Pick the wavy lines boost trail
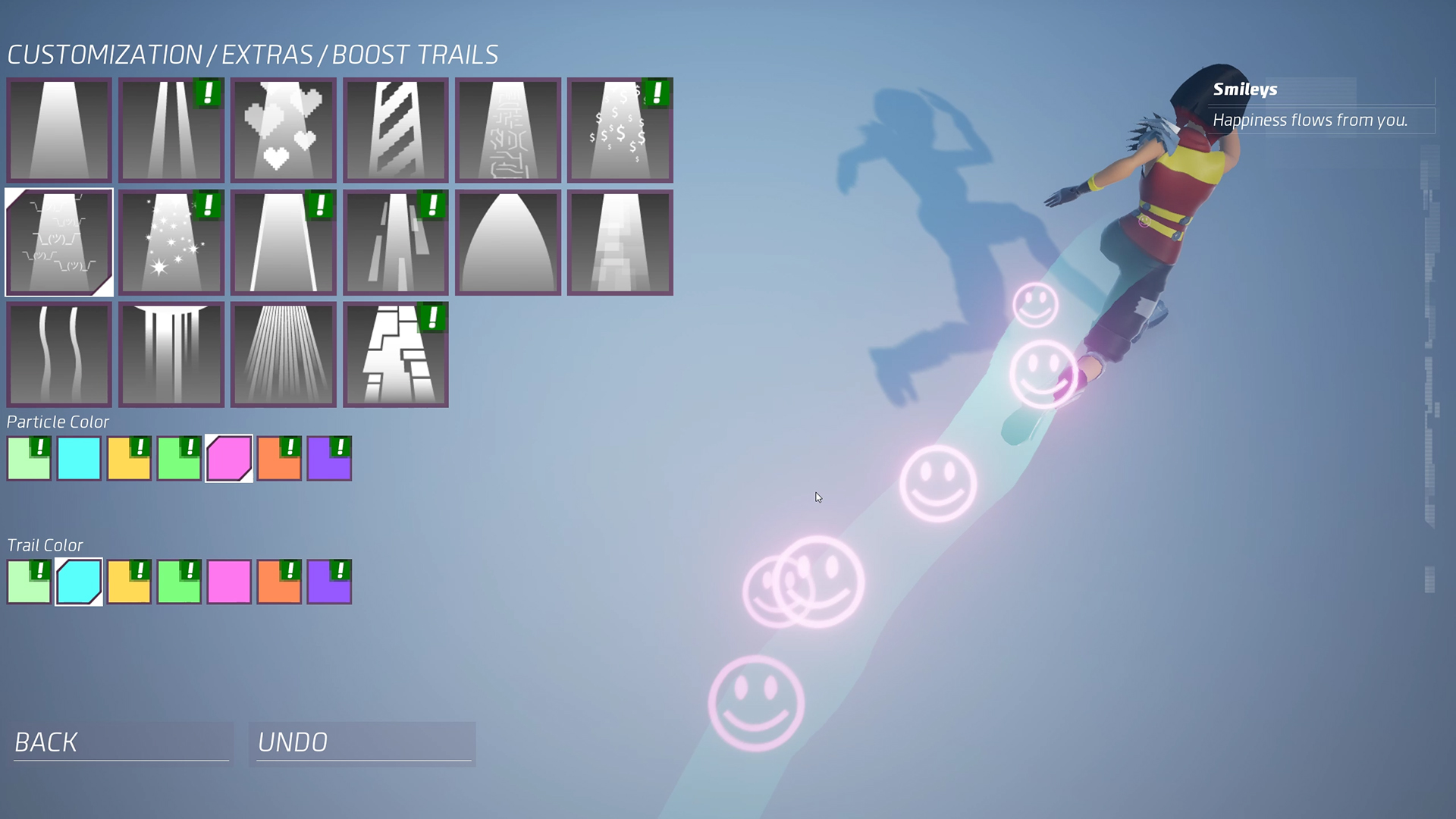 tap(58, 355)
